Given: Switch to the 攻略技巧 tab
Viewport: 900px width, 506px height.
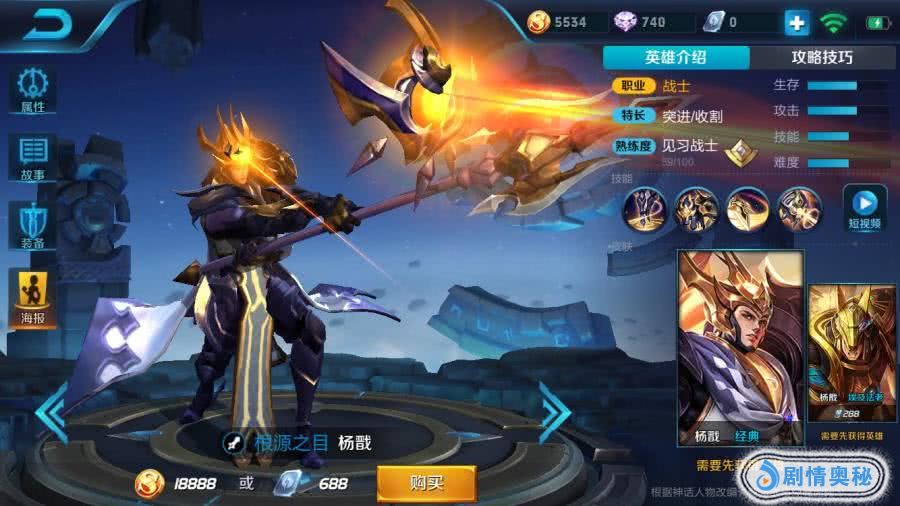Looking at the screenshot, I should pyautogui.click(x=822, y=57).
